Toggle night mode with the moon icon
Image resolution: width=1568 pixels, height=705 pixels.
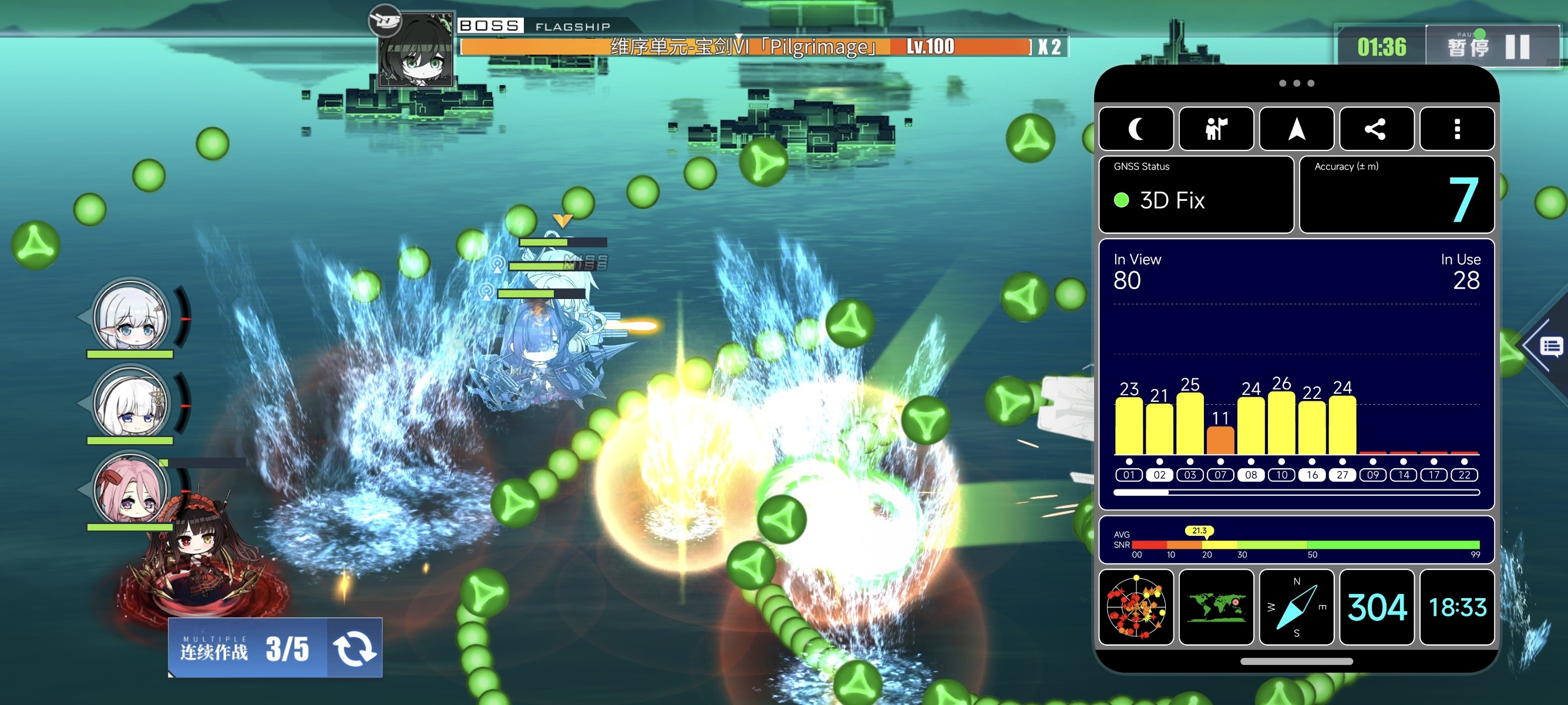[1136, 129]
